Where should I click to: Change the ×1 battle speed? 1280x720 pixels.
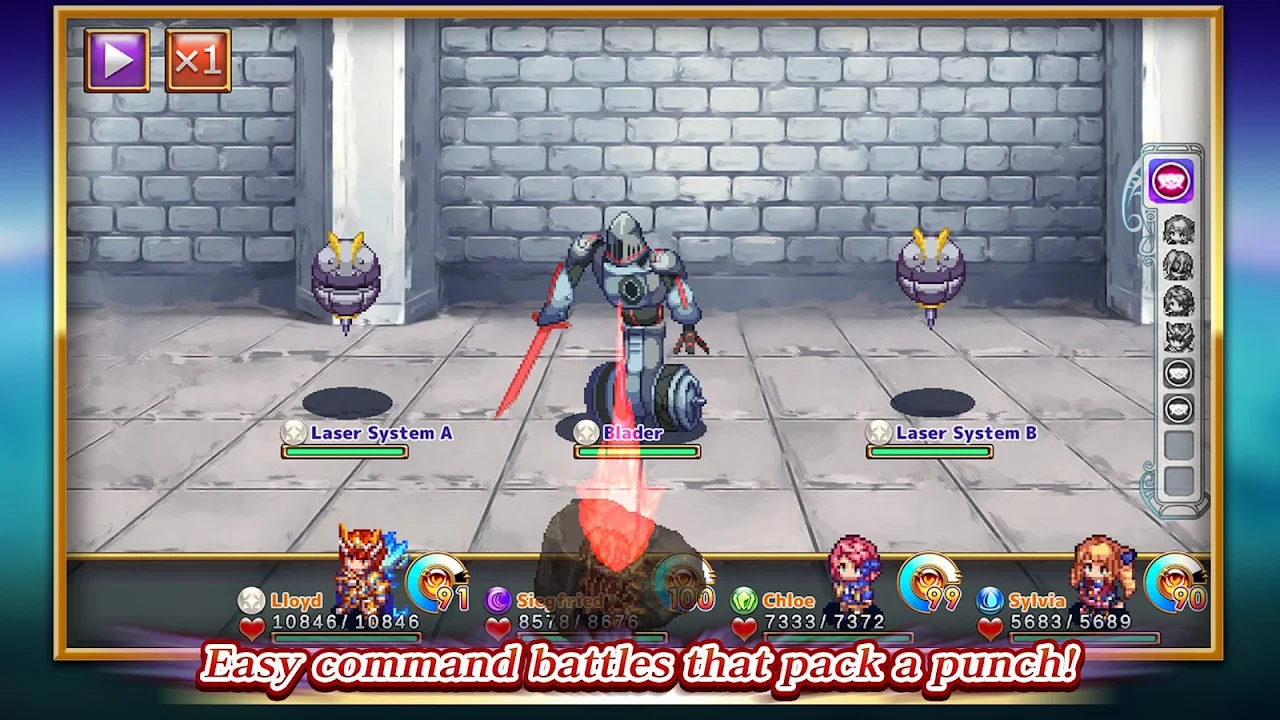[x=198, y=60]
